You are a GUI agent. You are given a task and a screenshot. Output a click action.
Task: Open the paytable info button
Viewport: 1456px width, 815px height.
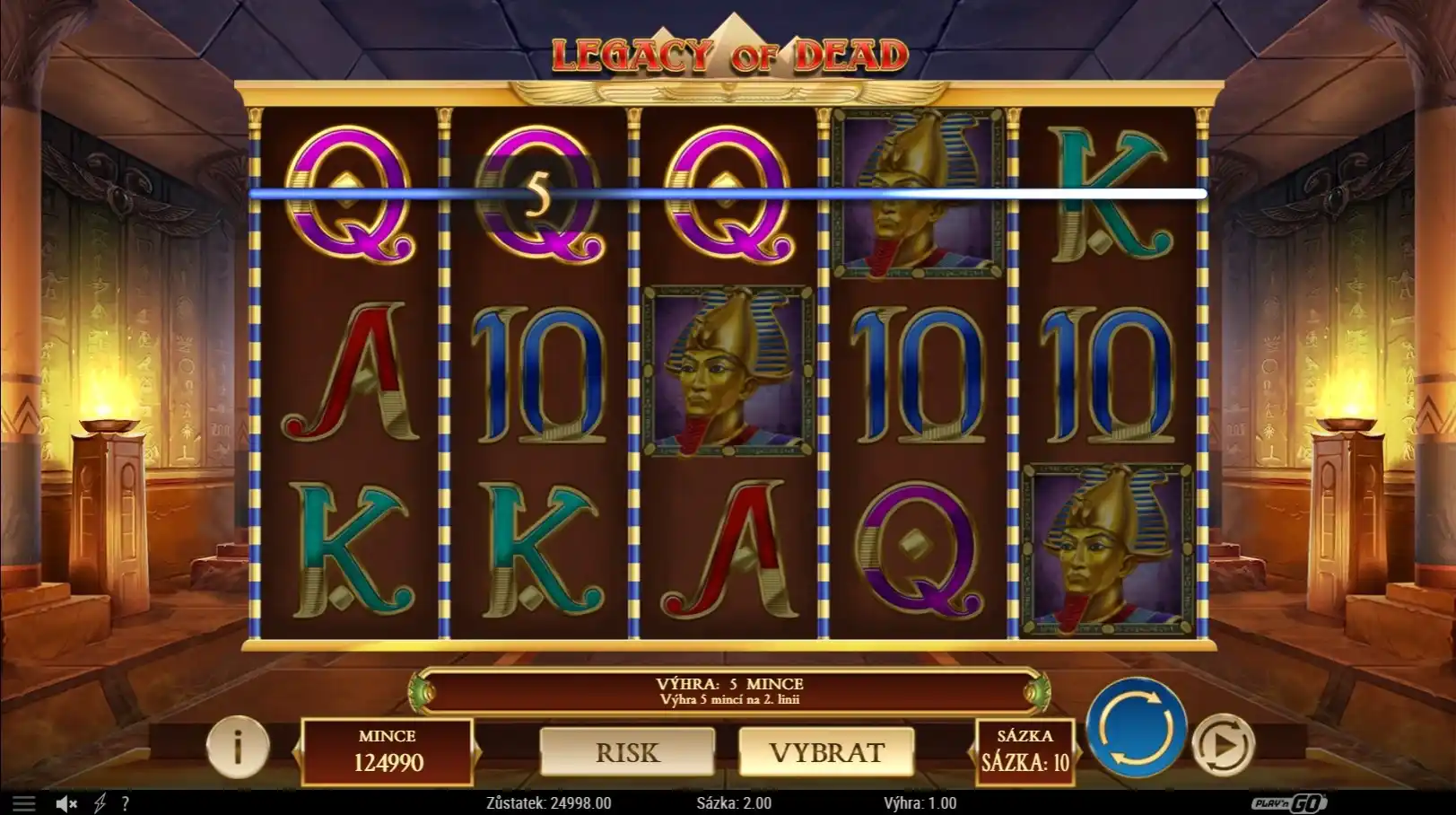238,746
